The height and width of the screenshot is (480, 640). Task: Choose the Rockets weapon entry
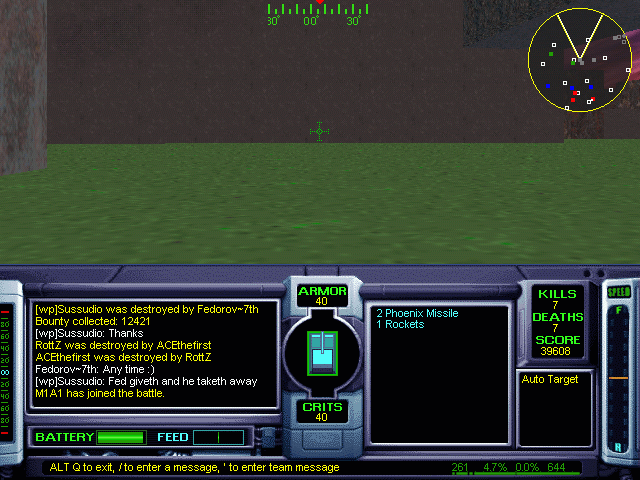(x=400, y=325)
